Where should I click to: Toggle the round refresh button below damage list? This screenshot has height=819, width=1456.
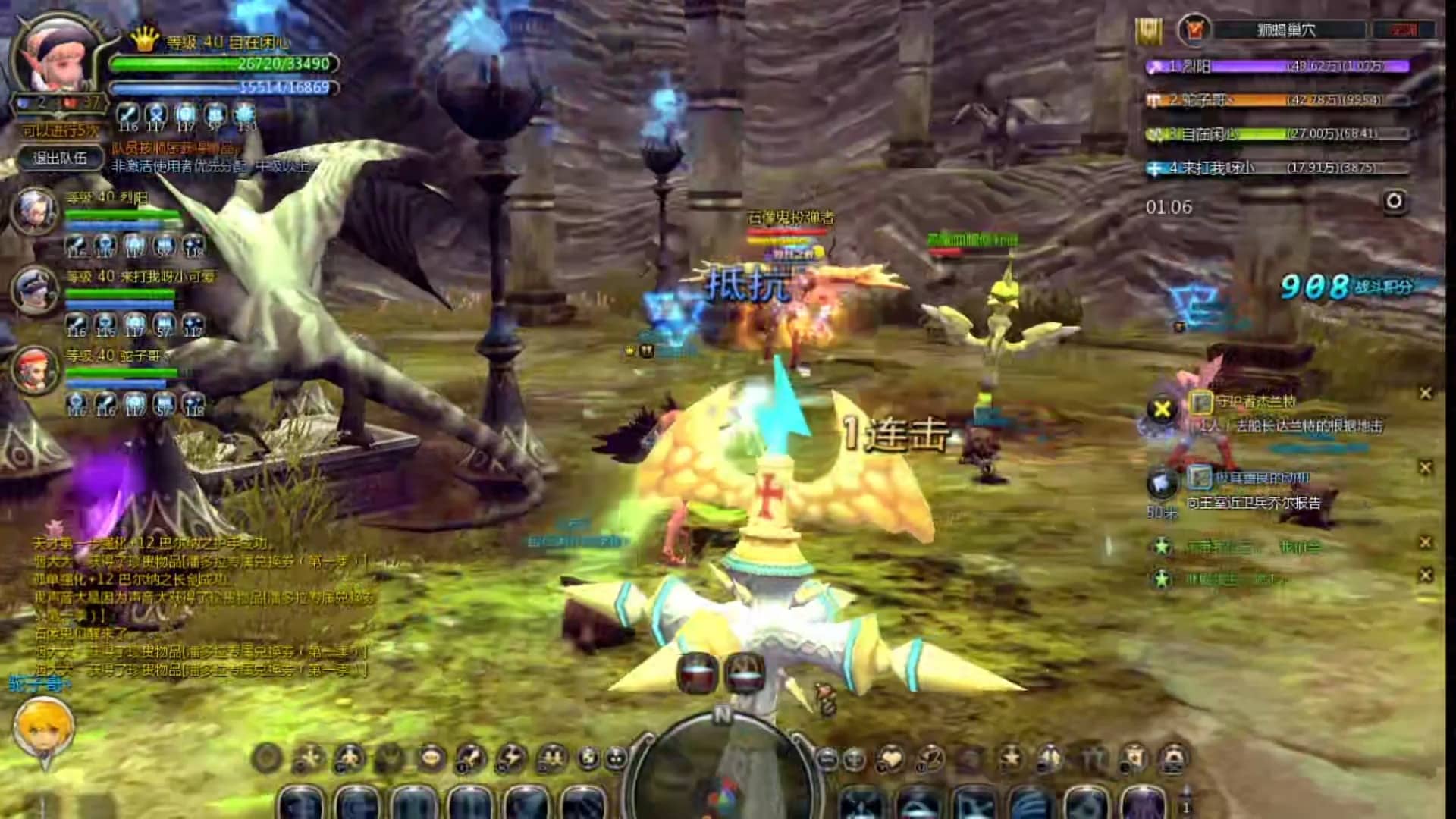(x=1394, y=201)
